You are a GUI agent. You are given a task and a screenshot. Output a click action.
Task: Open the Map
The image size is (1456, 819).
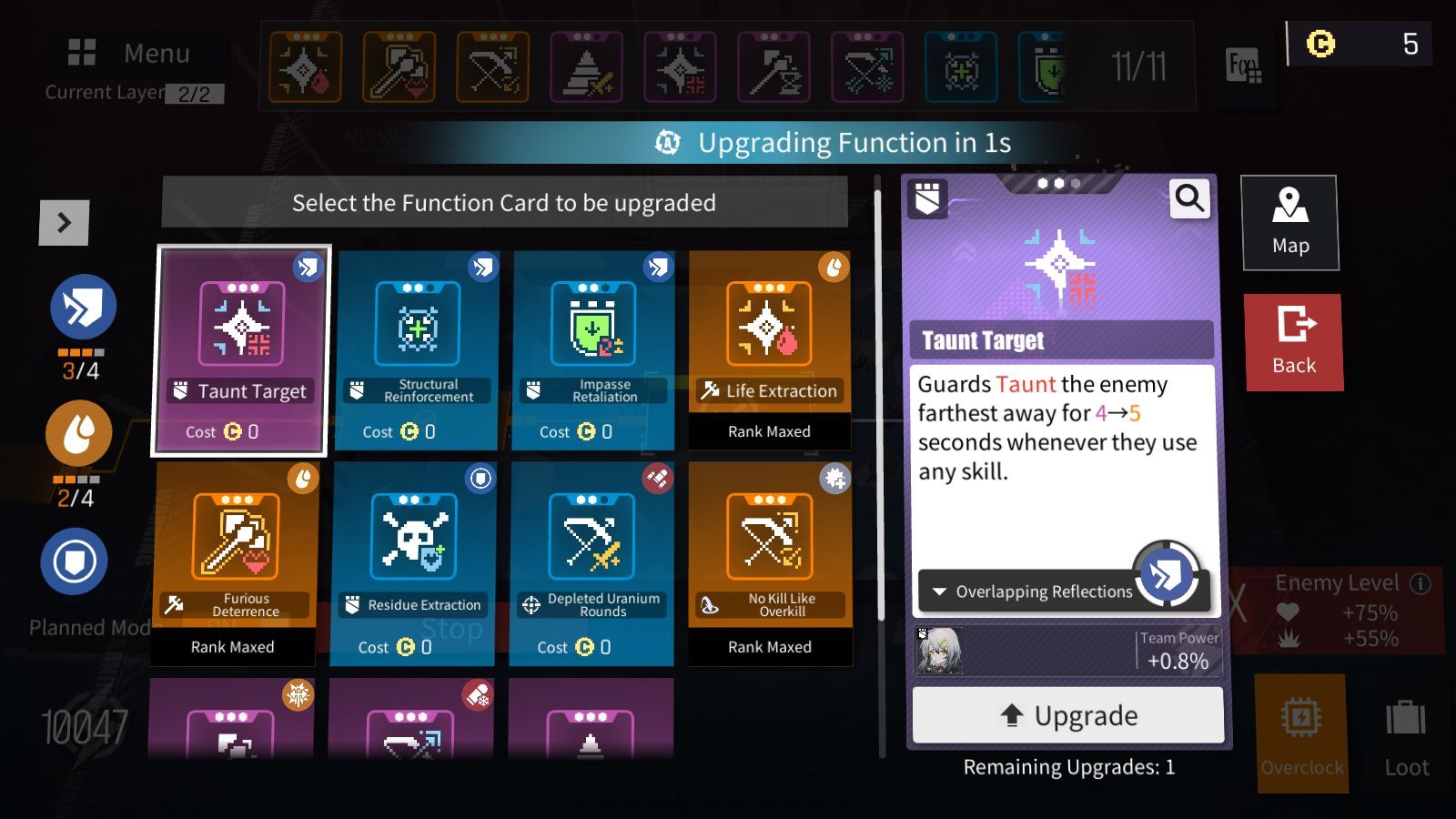(x=1289, y=223)
